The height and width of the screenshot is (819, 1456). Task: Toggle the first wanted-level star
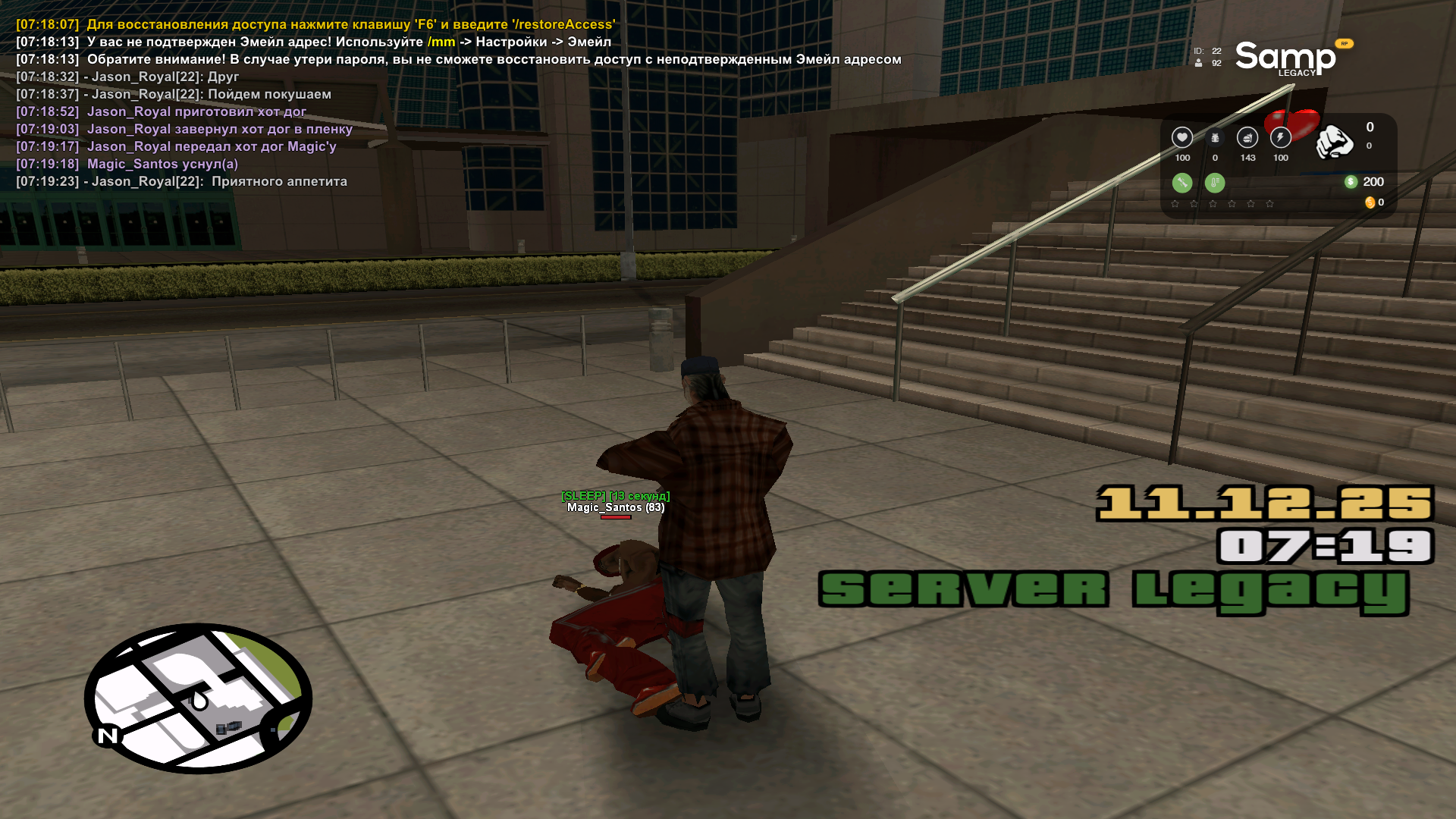click(1174, 204)
